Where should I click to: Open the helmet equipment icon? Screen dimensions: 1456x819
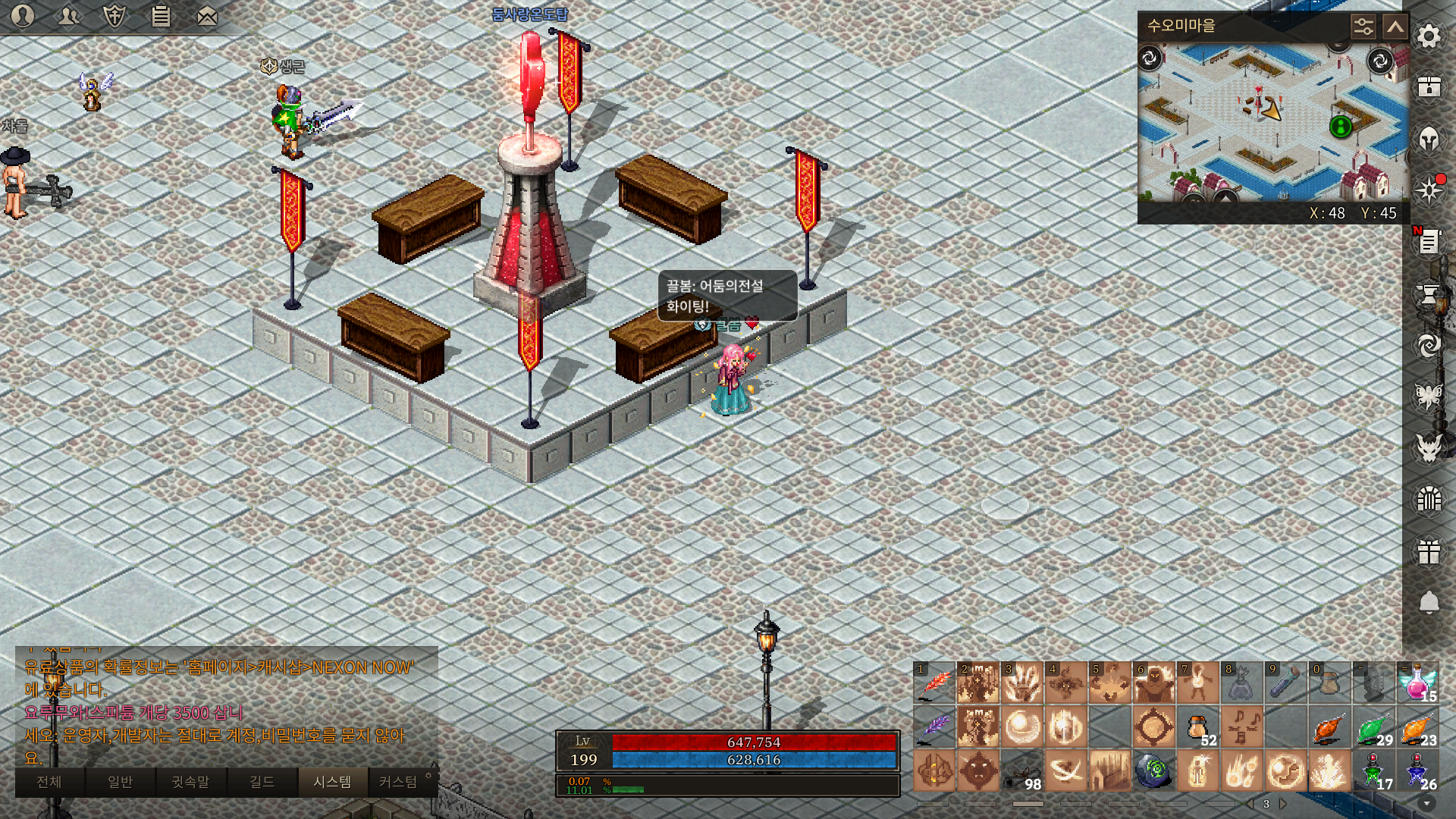click(1429, 140)
